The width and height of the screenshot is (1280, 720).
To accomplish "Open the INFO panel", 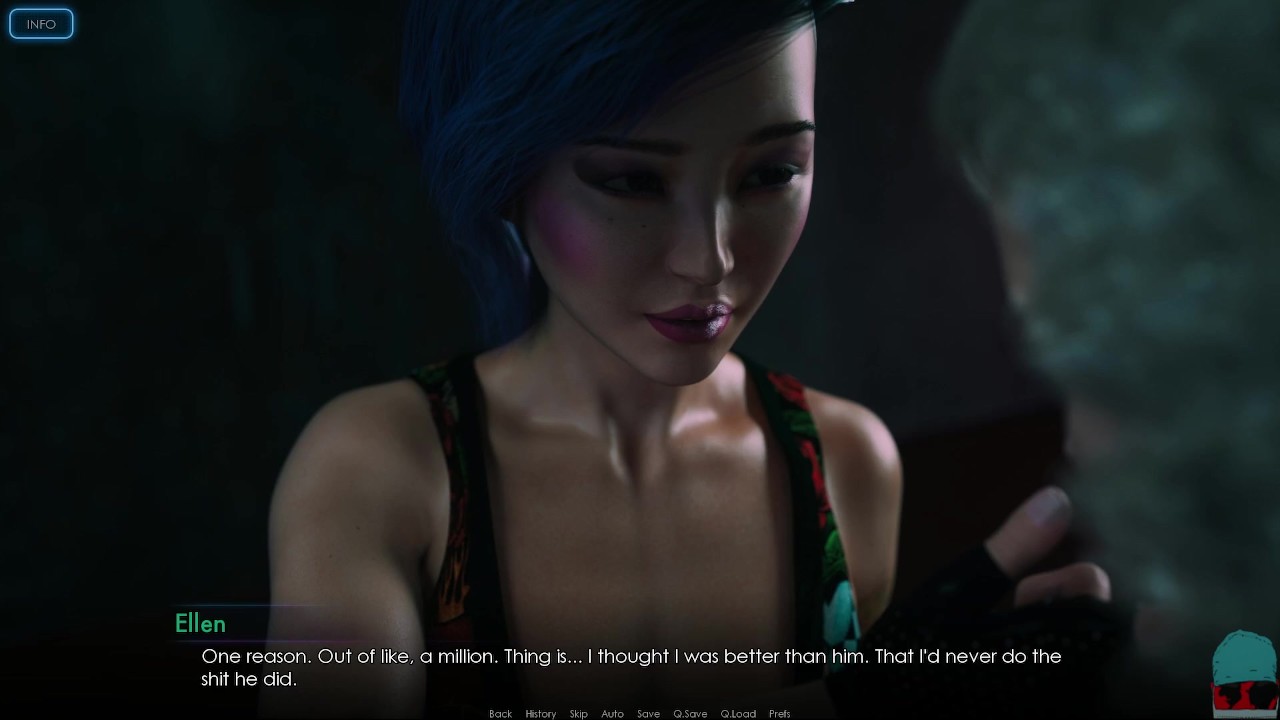I will pyautogui.click(x=41, y=24).
